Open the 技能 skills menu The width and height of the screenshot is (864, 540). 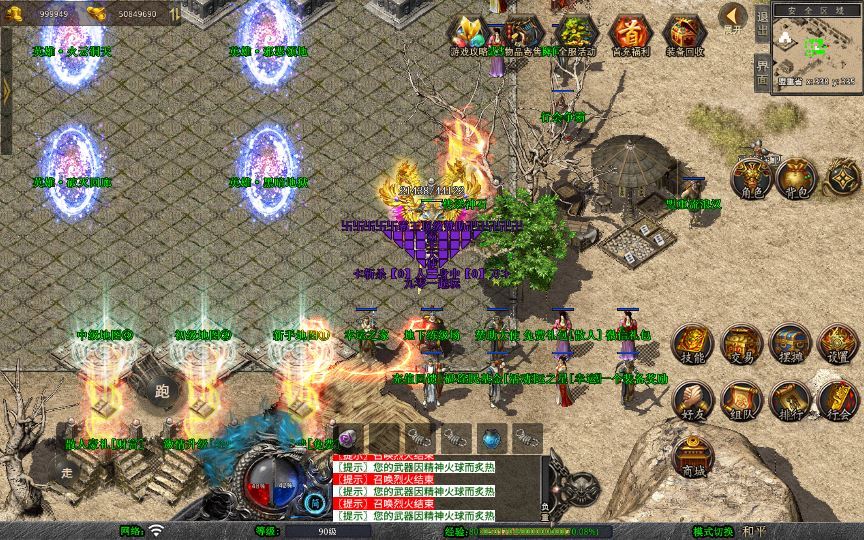pos(692,344)
